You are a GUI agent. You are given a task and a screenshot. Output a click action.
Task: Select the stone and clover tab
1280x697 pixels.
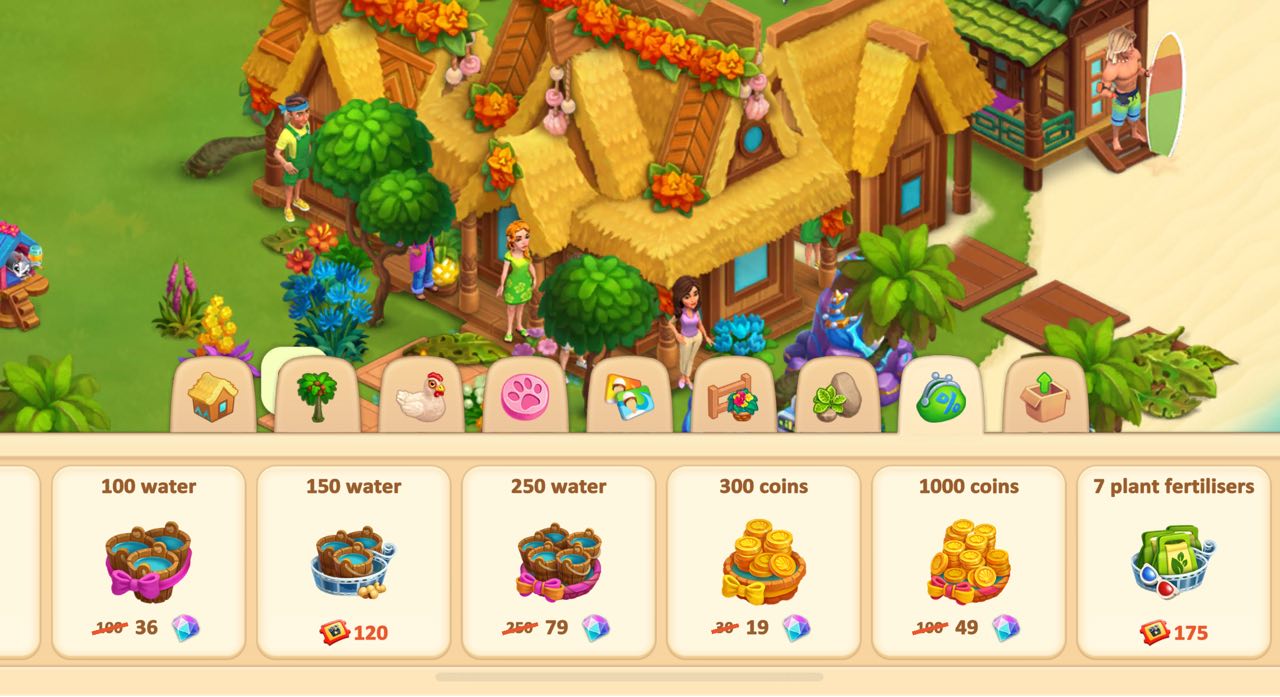pos(837,397)
